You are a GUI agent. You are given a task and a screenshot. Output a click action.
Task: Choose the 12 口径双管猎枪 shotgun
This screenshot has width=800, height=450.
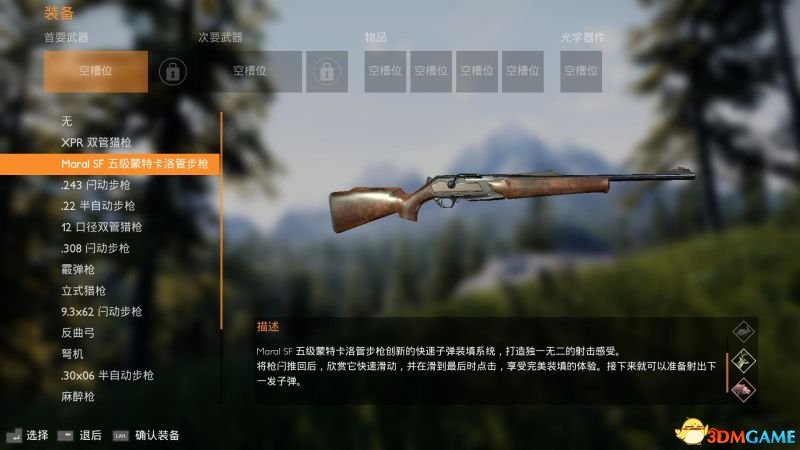tap(102, 227)
